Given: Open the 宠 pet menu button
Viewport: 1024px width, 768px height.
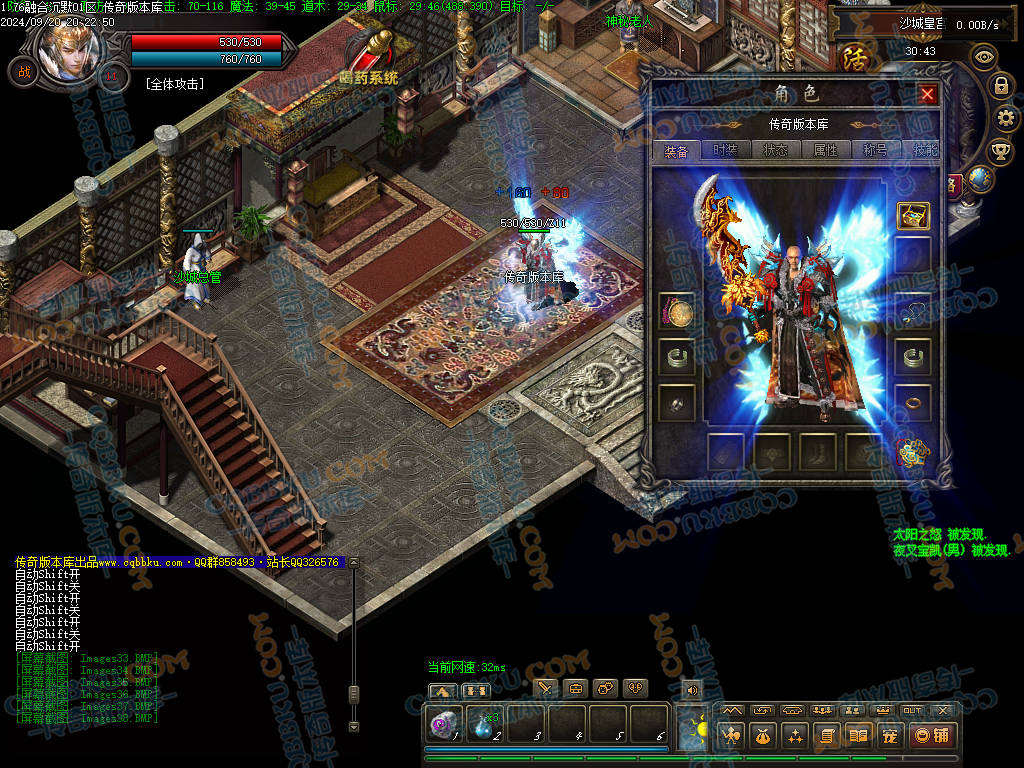Looking at the screenshot, I should coord(890,736).
